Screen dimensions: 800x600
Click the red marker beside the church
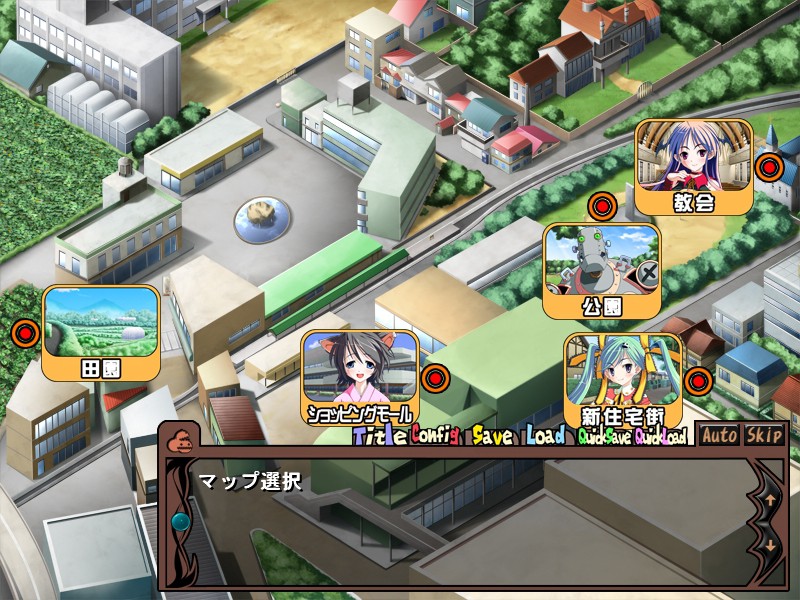(x=768, y=167)
